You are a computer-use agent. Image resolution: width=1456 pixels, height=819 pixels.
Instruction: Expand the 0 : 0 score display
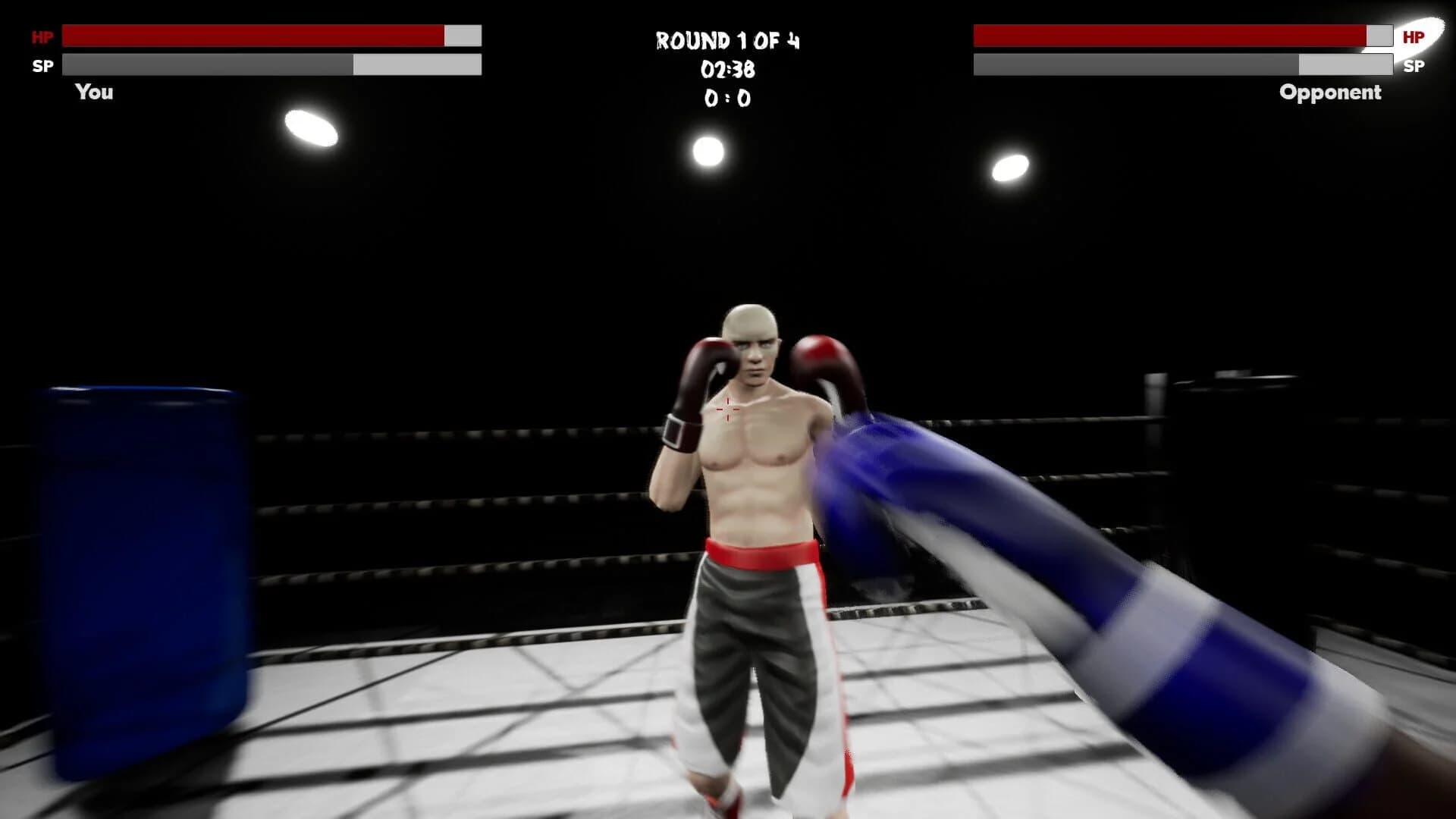726,99
